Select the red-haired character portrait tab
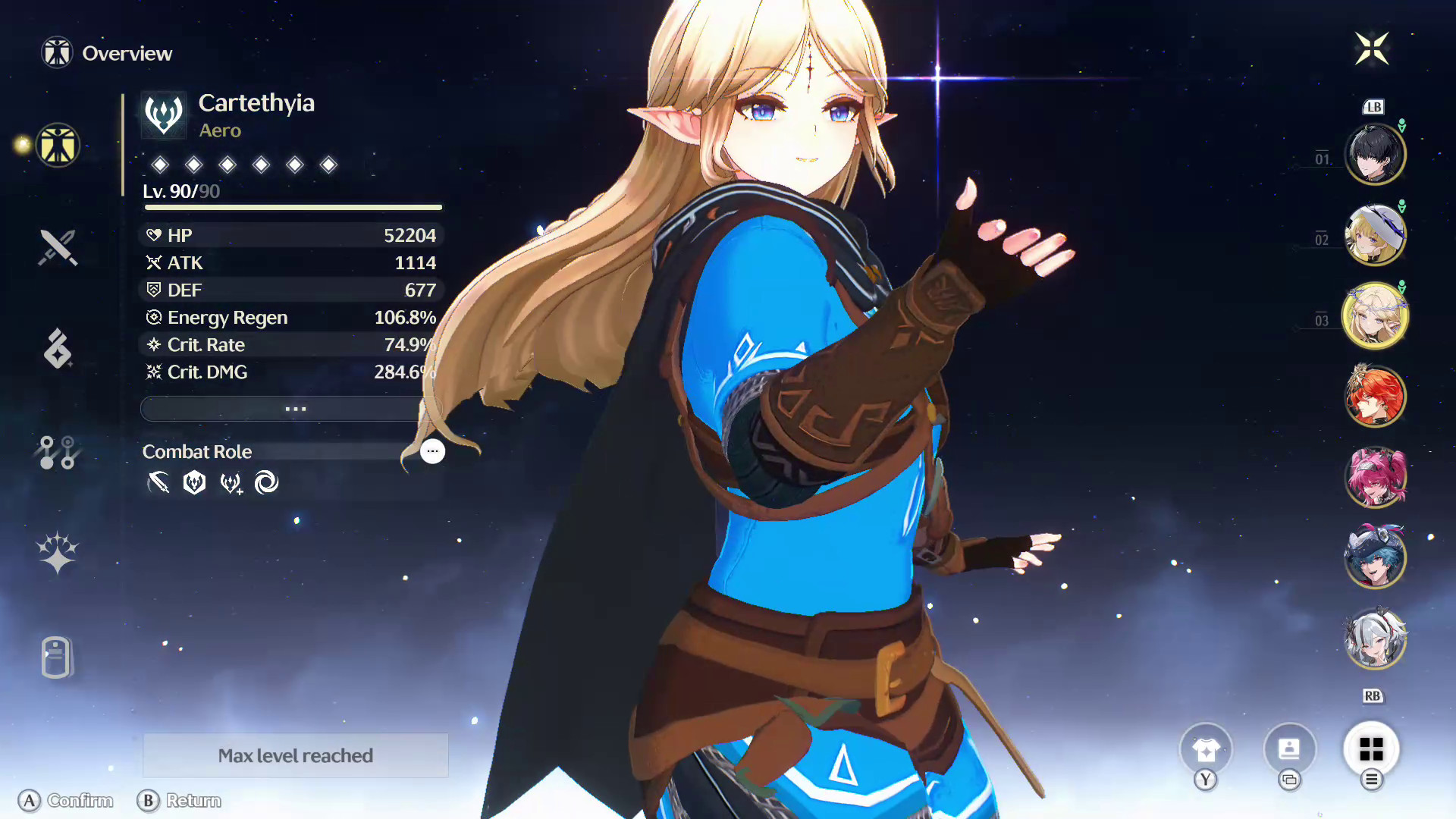Image resolution: width=1456 pixels, height=819 pixels. 1375,396
